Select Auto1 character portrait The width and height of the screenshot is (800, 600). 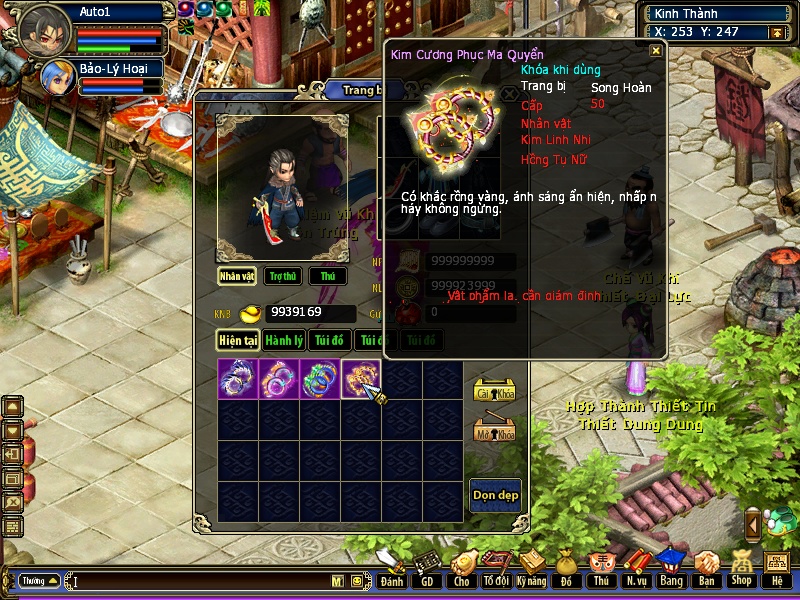(44, 27)
